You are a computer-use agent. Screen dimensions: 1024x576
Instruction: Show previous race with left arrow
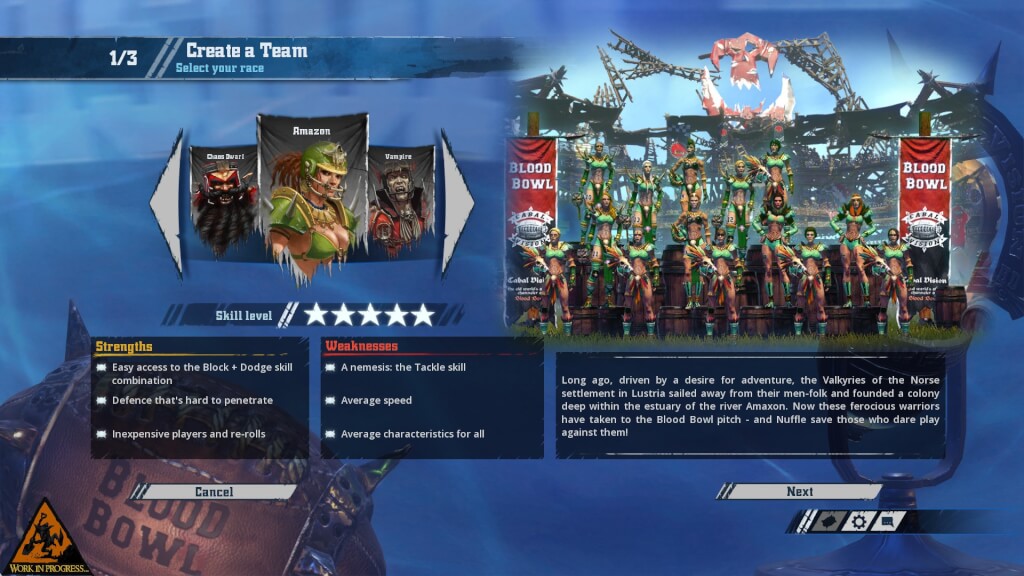(x=168, y=203)
